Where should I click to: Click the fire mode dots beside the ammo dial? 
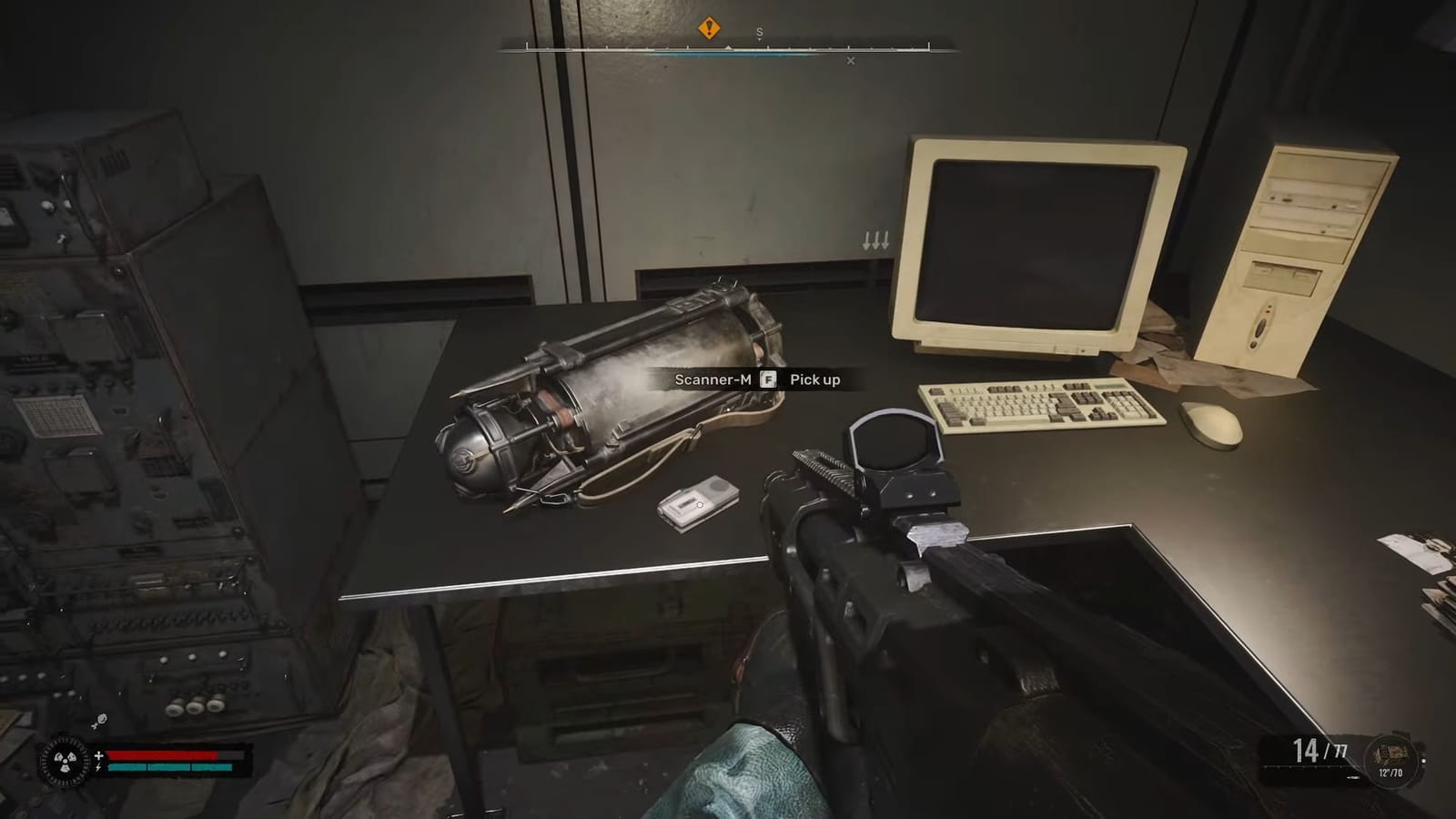click(x=1353, y=777)
